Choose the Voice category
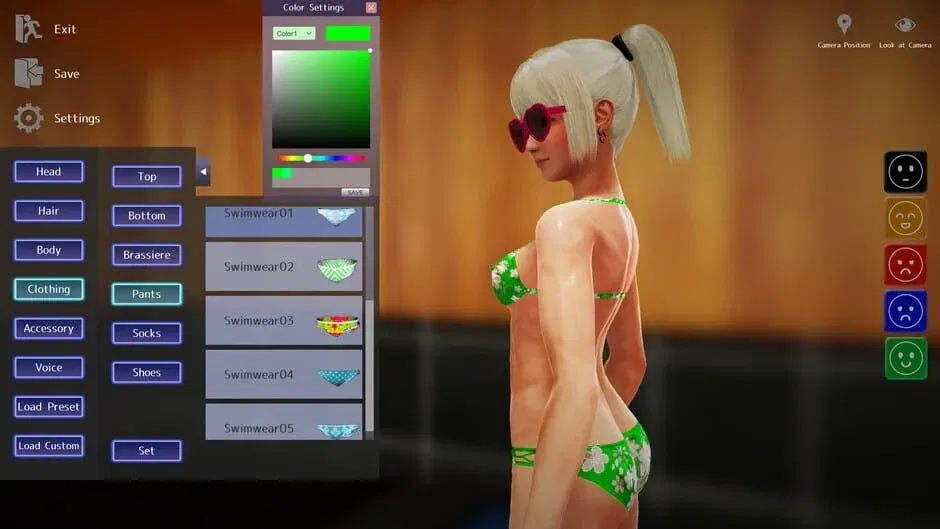Image resolution: width=940 pixels, height=529 pixels. pyautogui.click(x=49, y=367)
